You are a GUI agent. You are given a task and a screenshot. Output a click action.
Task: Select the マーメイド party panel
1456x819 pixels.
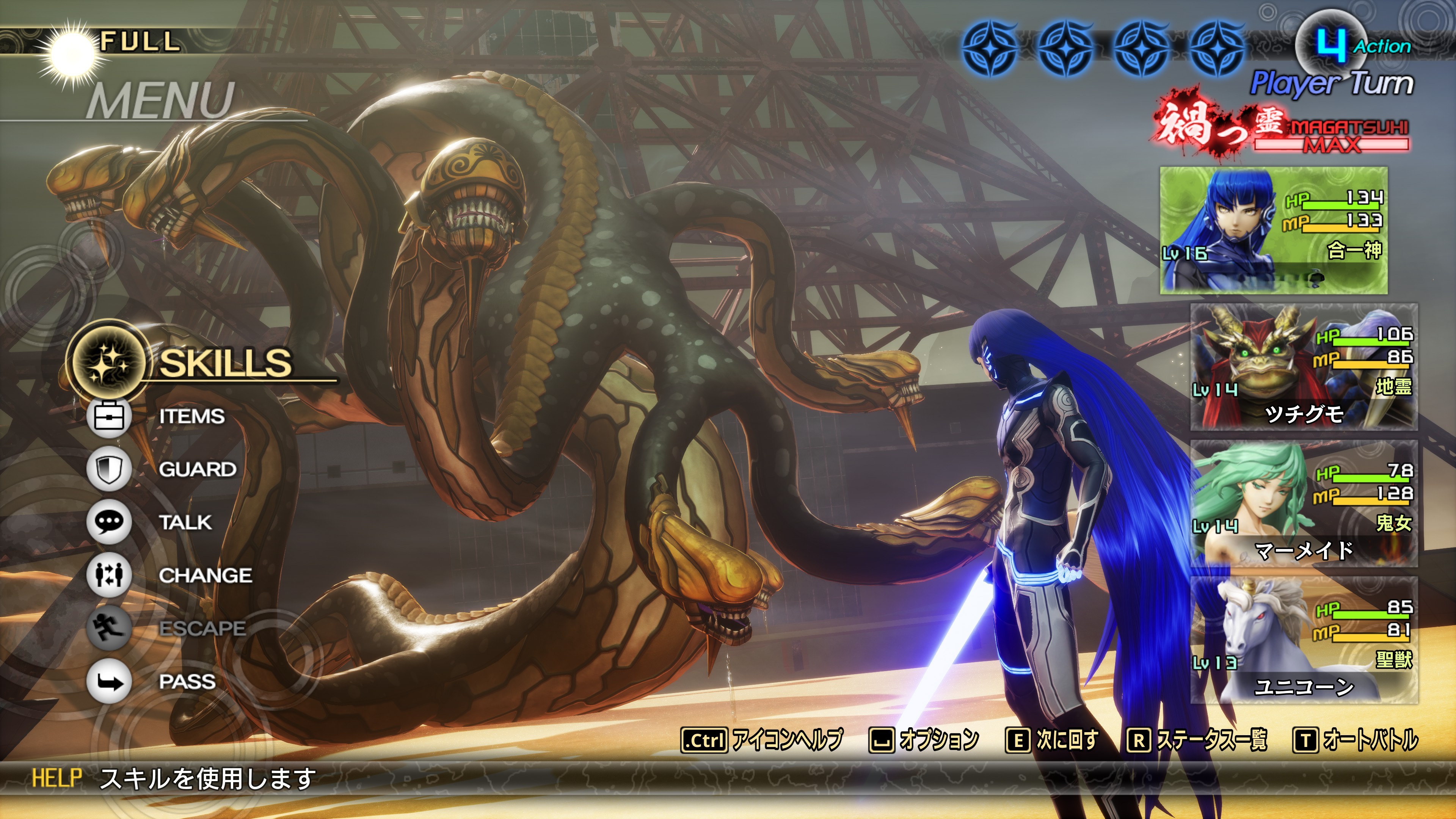click(x=1304, y=504)
